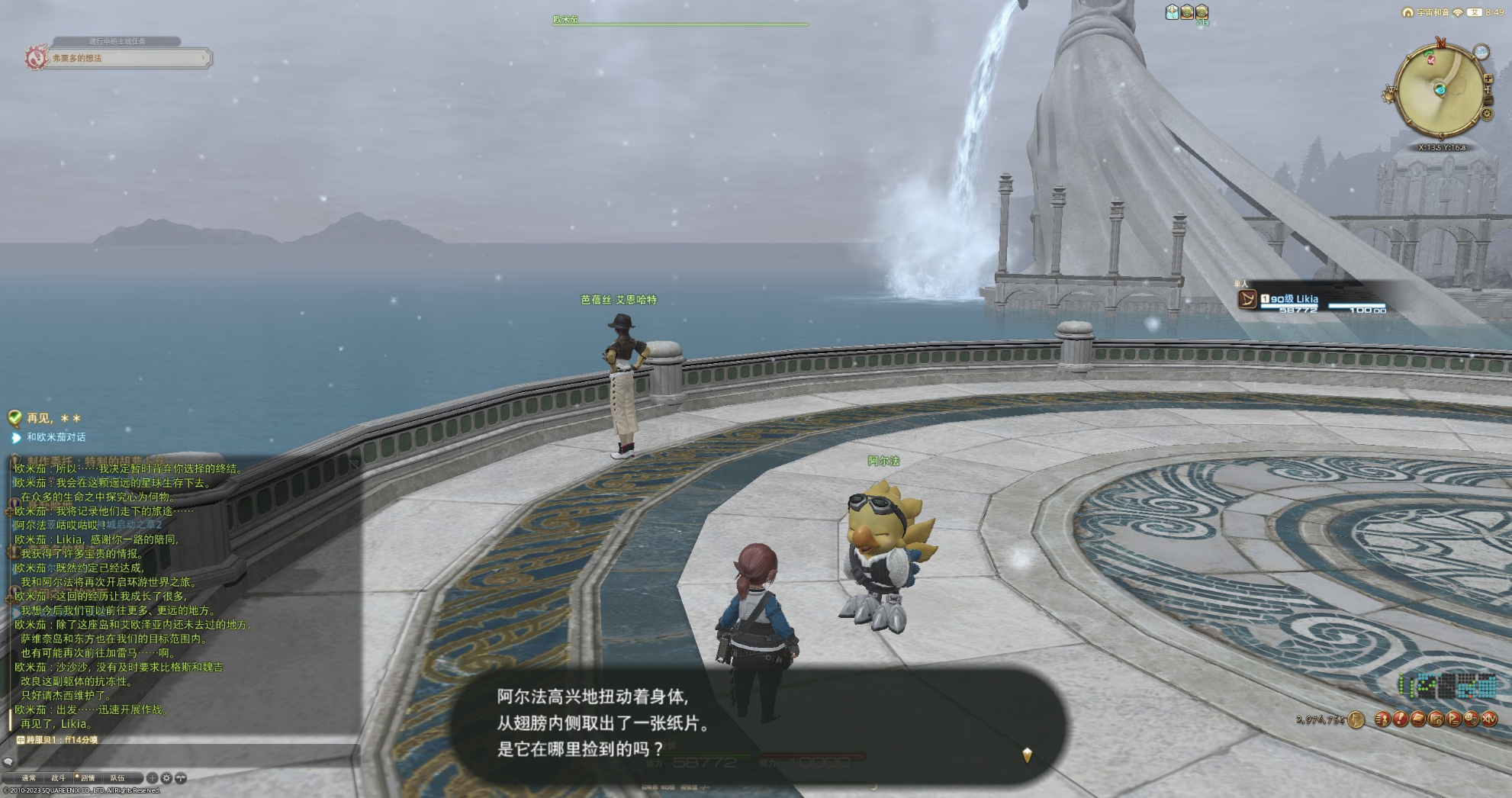
Task: Switch to the 战斗 chat tab
Action: tap(58, 778)
